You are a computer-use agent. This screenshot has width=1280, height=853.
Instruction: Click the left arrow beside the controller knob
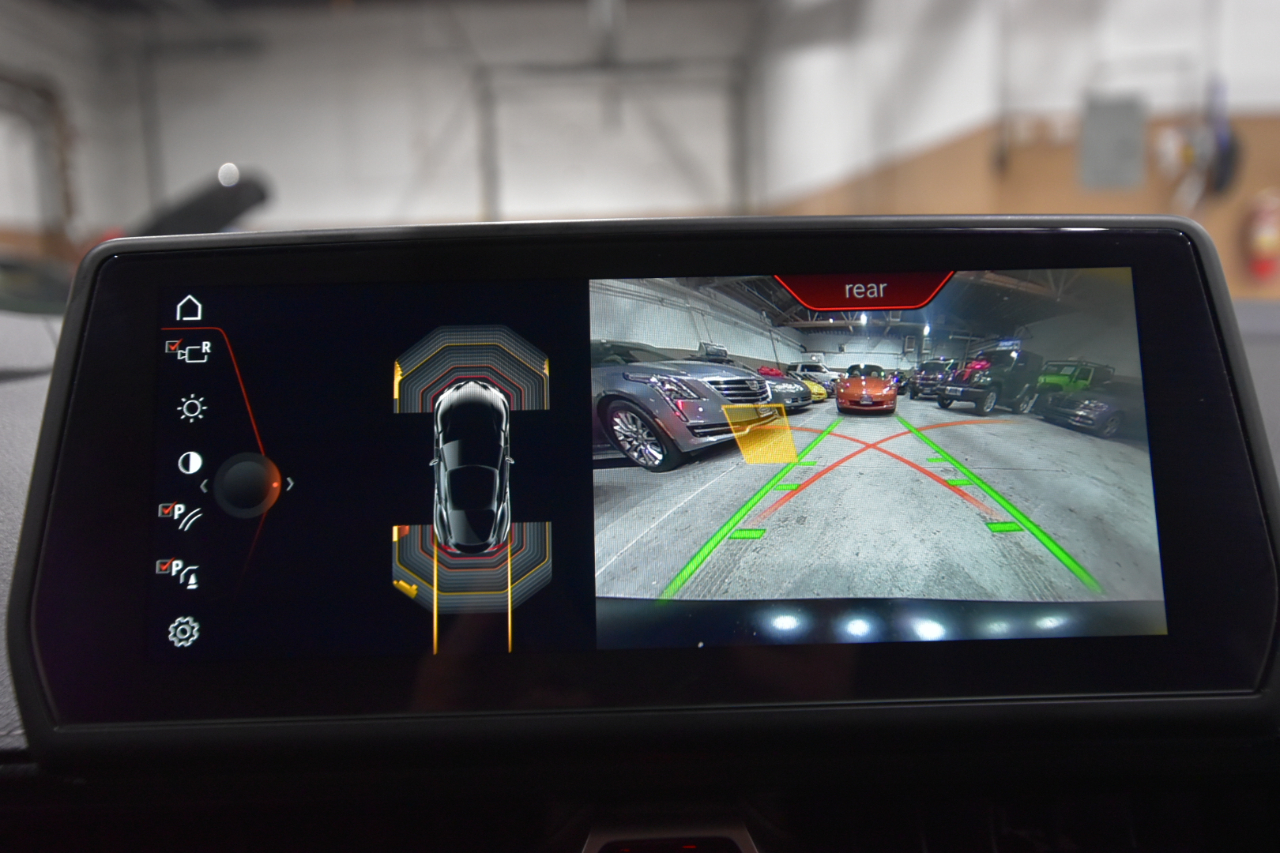click(204, 485)
